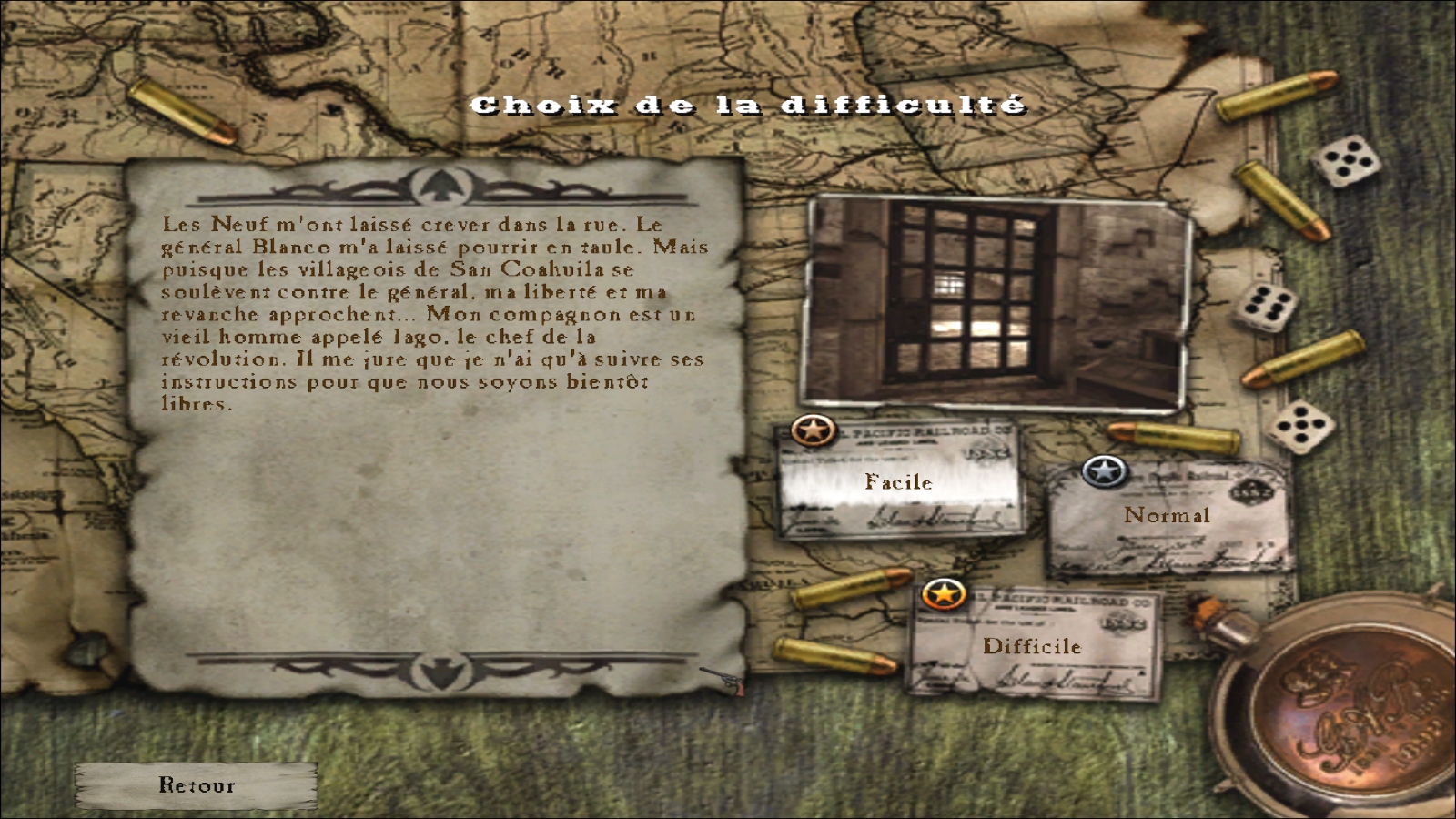Screen dimensions: 1456x819
Task: Go back with the Retour button
Action: 197,785
